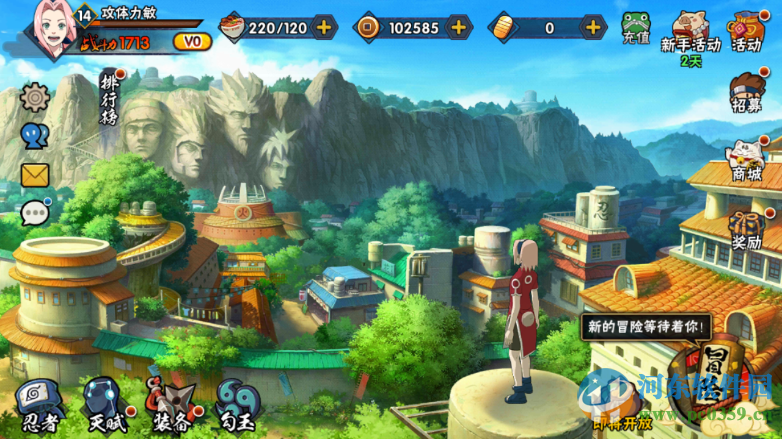Open the 活动 events menu
This screenshot has height=439, width=782.
748,30
